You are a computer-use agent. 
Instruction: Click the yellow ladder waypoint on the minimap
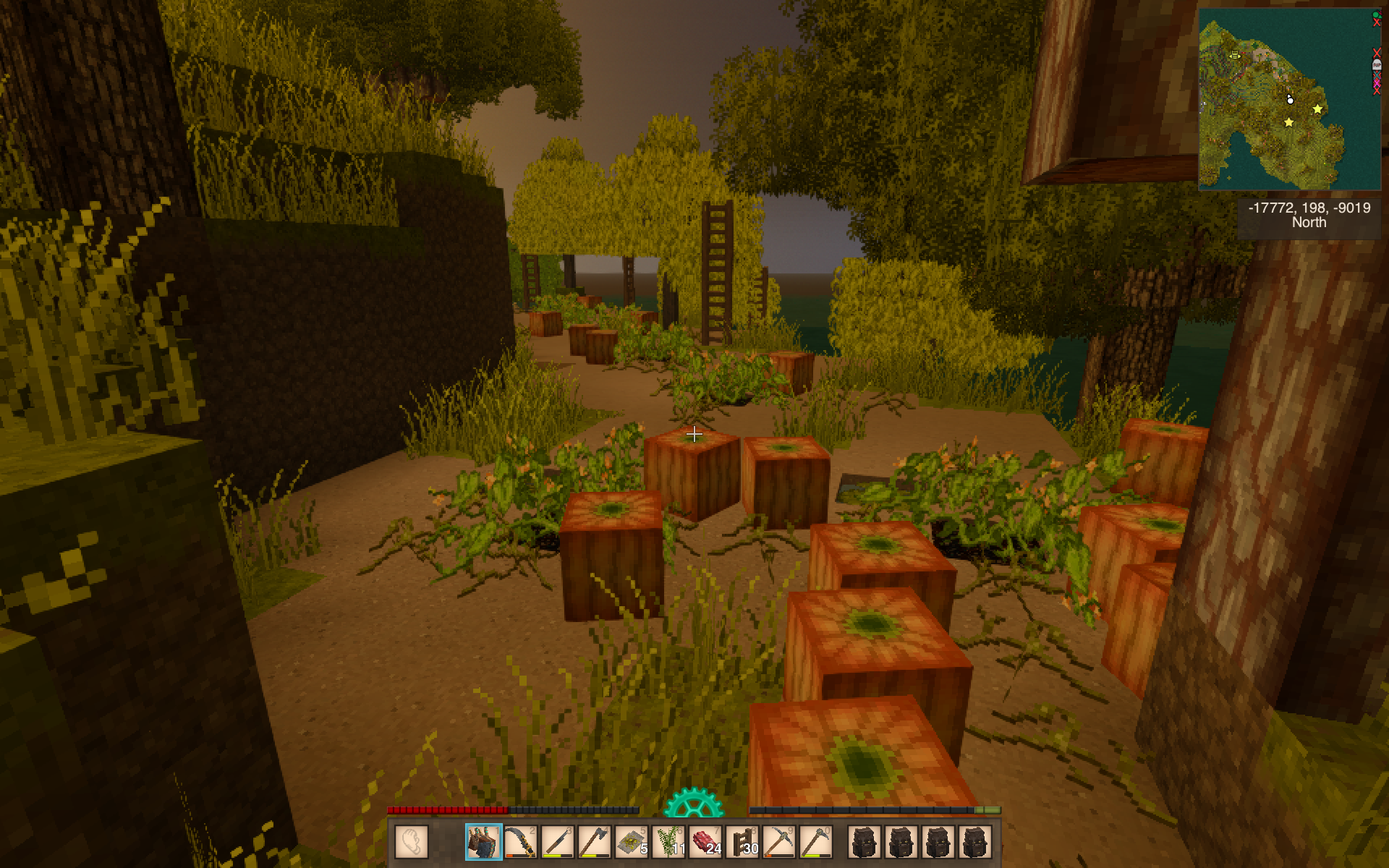coord(1235,55)
